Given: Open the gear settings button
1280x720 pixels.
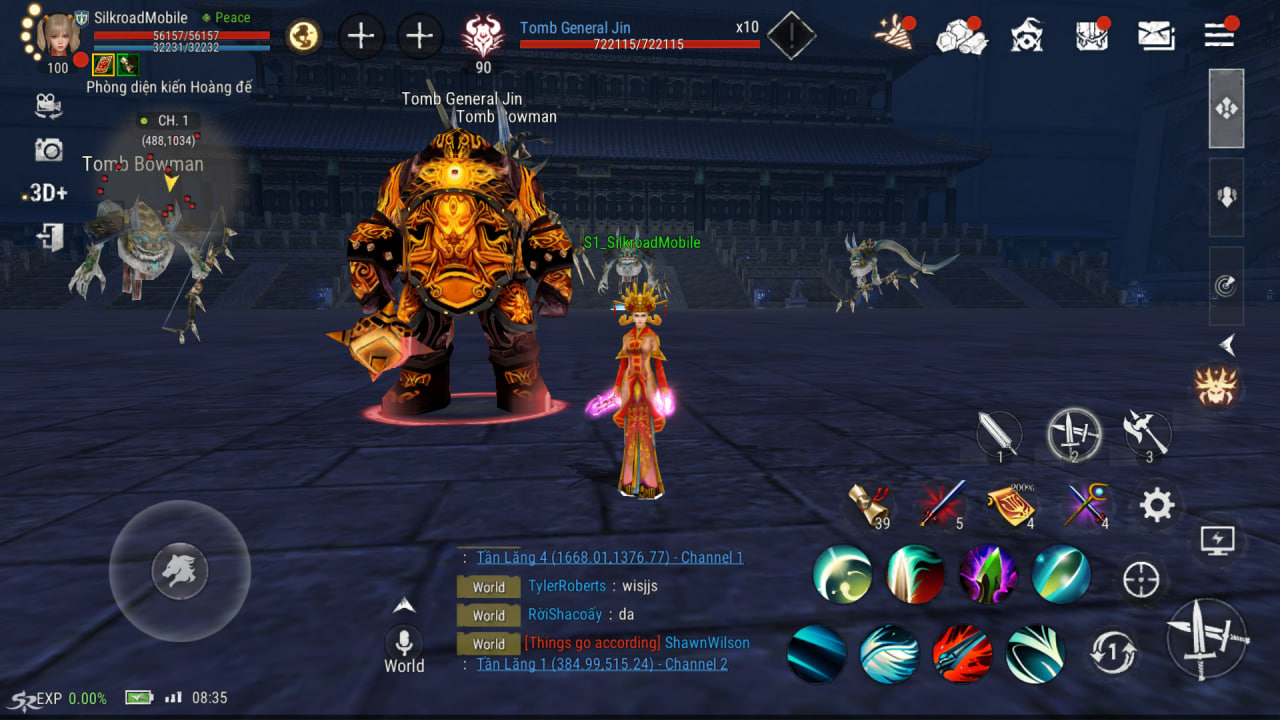Looking at the screenshot, I should [x=1157, y=506].
